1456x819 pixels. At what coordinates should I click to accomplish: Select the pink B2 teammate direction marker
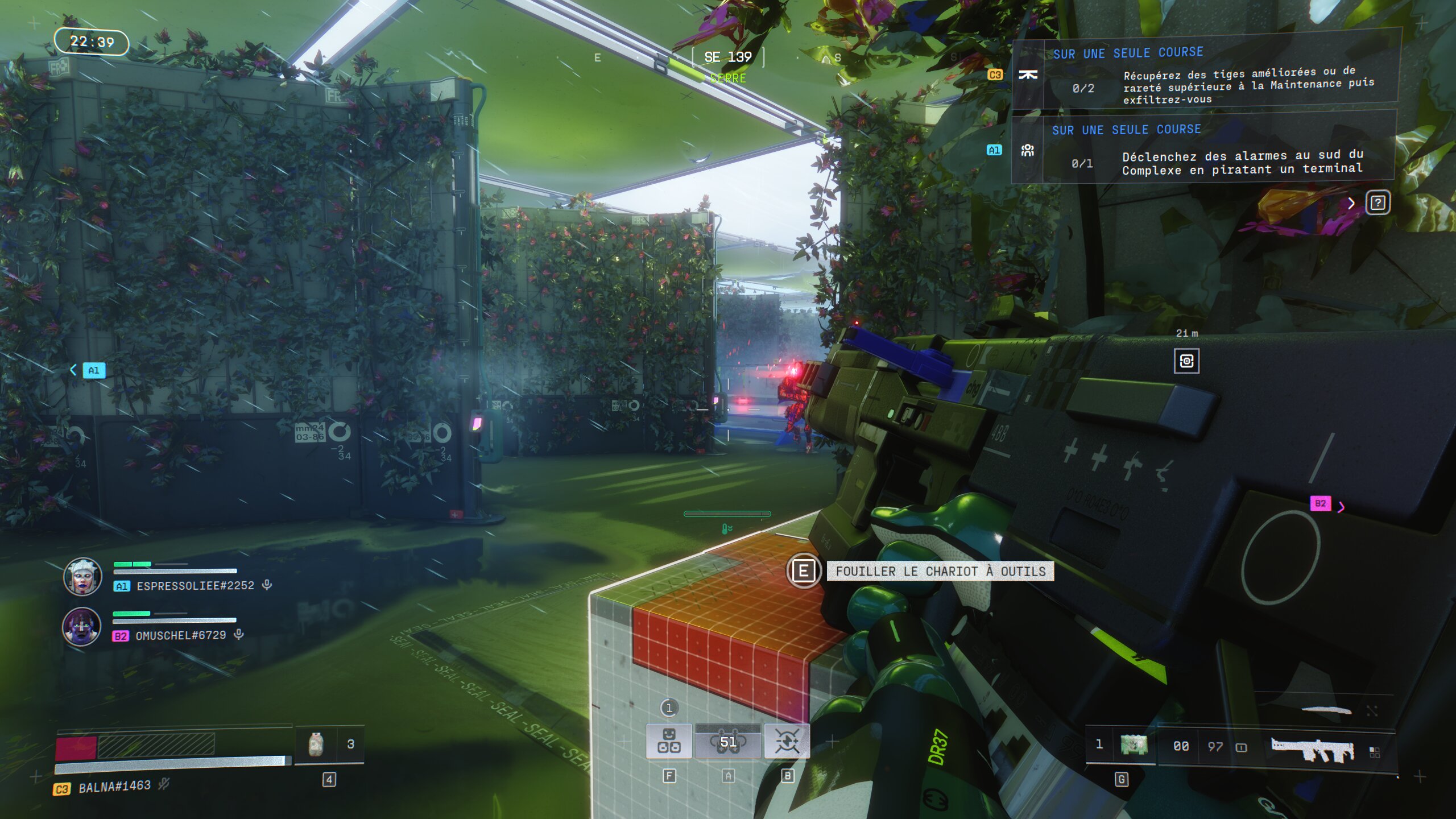coord(1321,503)
